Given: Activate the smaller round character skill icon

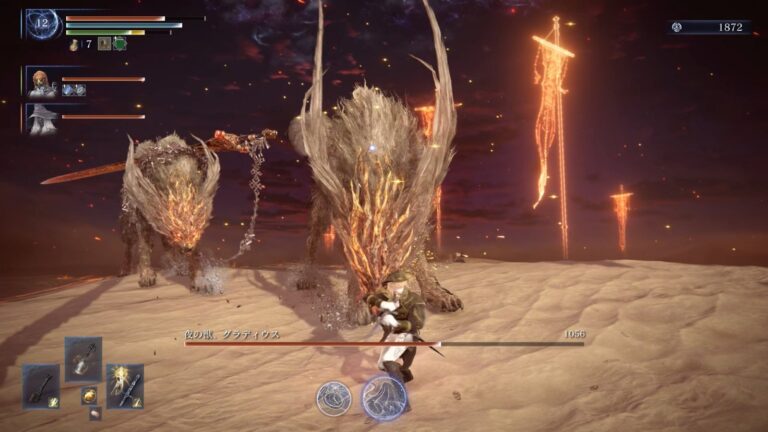Looking at the screenshot, I should click(333, 398).
